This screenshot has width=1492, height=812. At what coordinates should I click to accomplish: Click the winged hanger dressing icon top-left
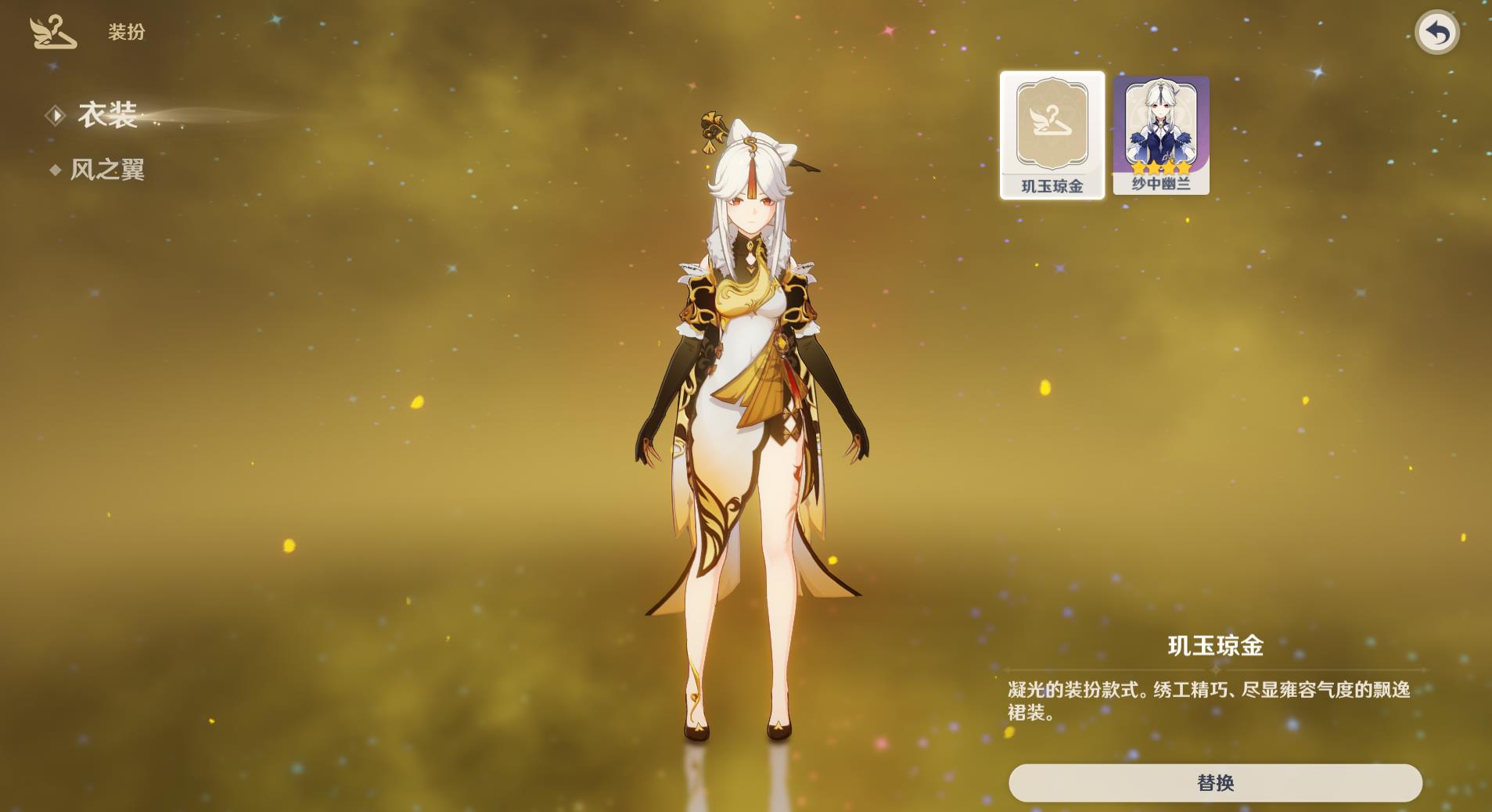coord(52,32)
